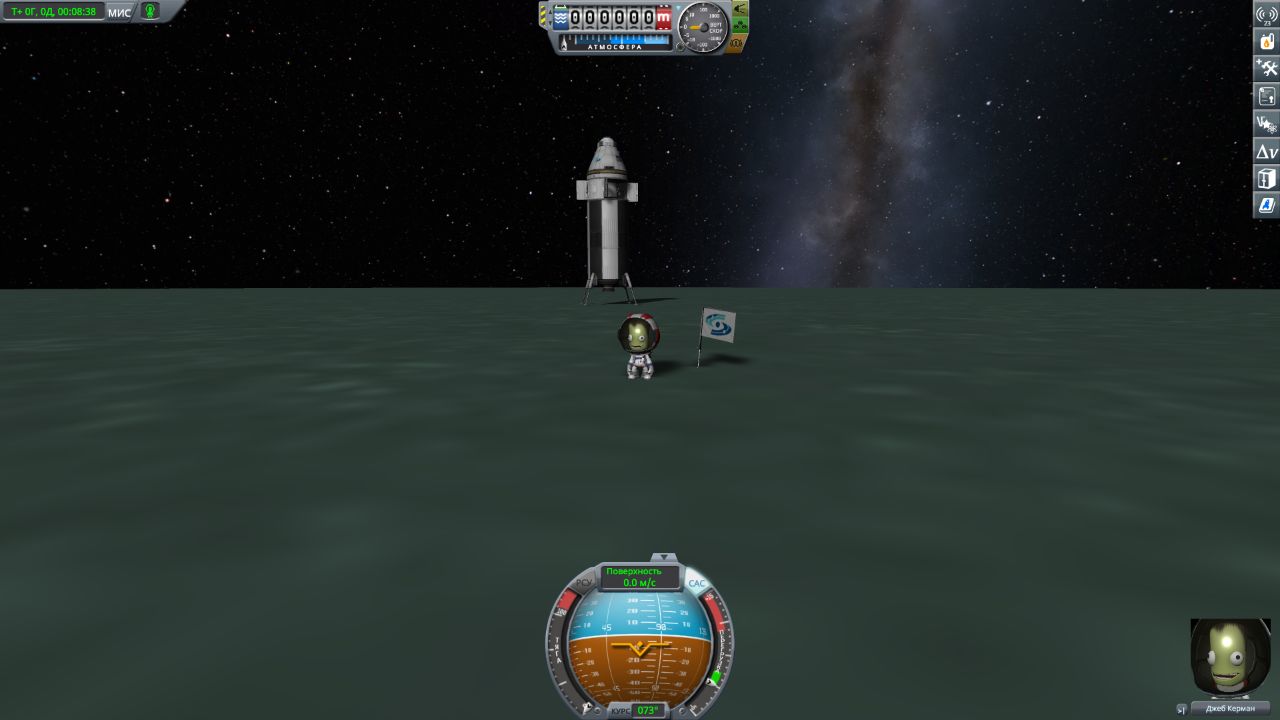Open the contracts document panel

click(1267, 97)
